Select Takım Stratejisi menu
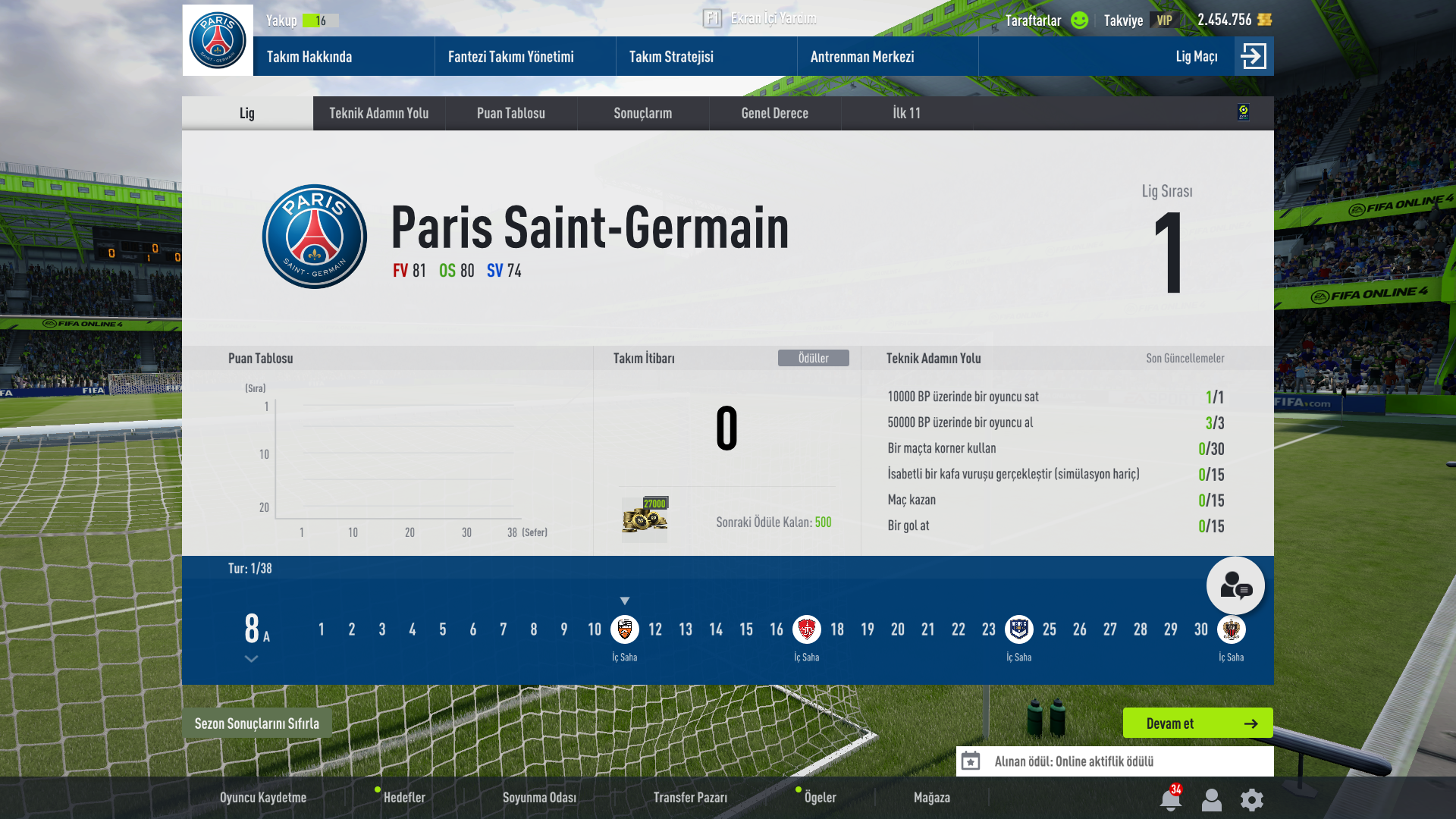The width and height of the screenshot is (1456, 819). point(671,57)
